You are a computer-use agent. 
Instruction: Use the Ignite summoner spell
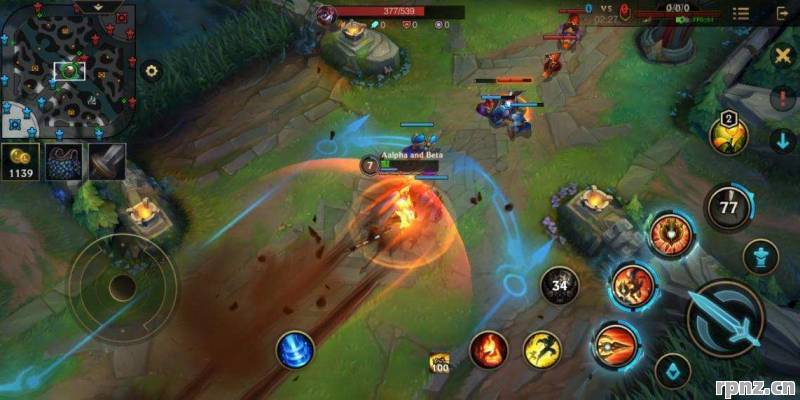[489, 349]
